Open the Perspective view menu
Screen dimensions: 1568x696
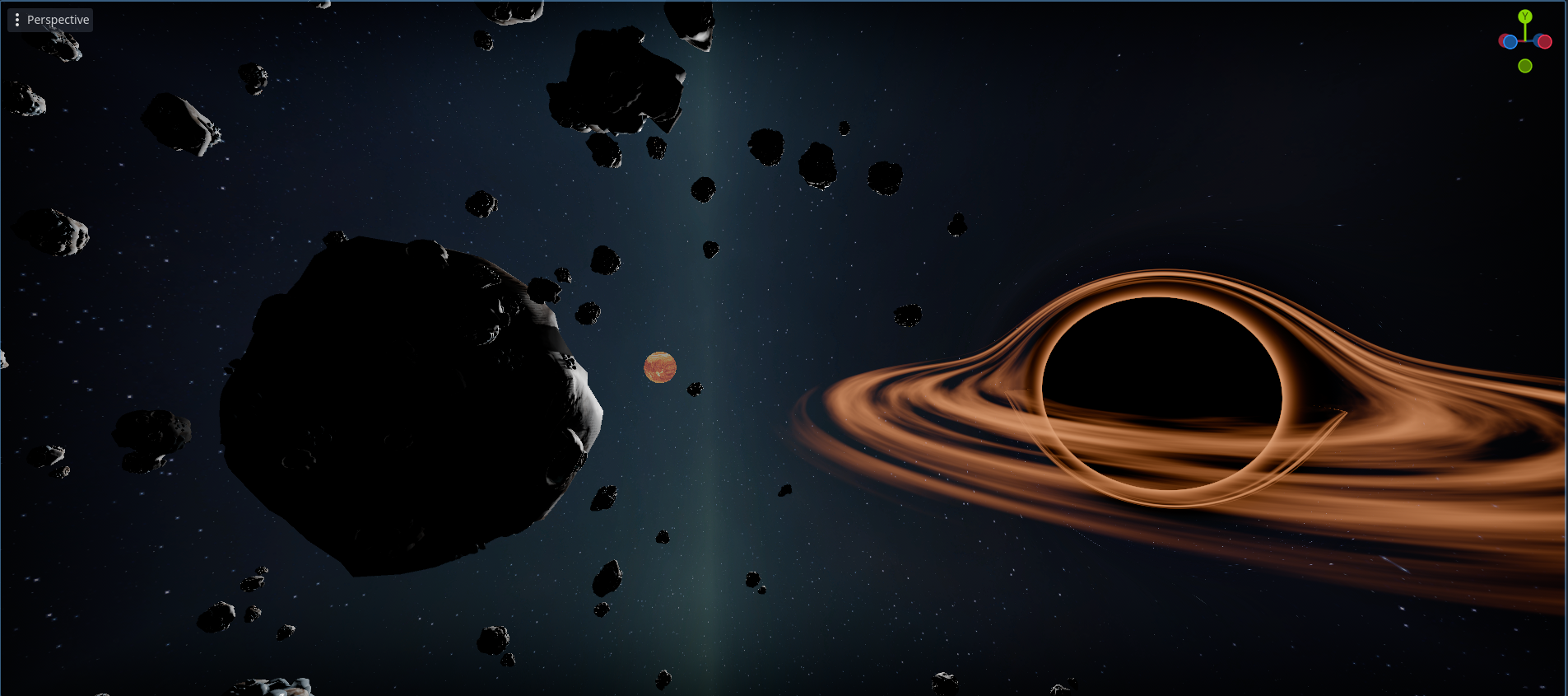50,20
